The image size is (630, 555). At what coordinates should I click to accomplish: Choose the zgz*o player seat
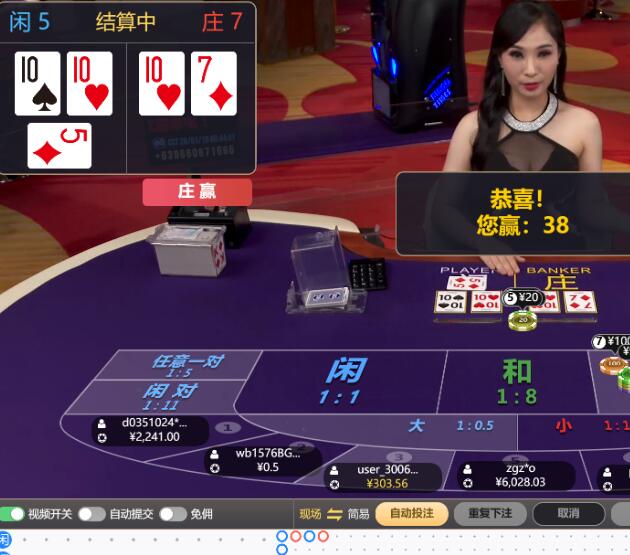click(x=515, y=475)
